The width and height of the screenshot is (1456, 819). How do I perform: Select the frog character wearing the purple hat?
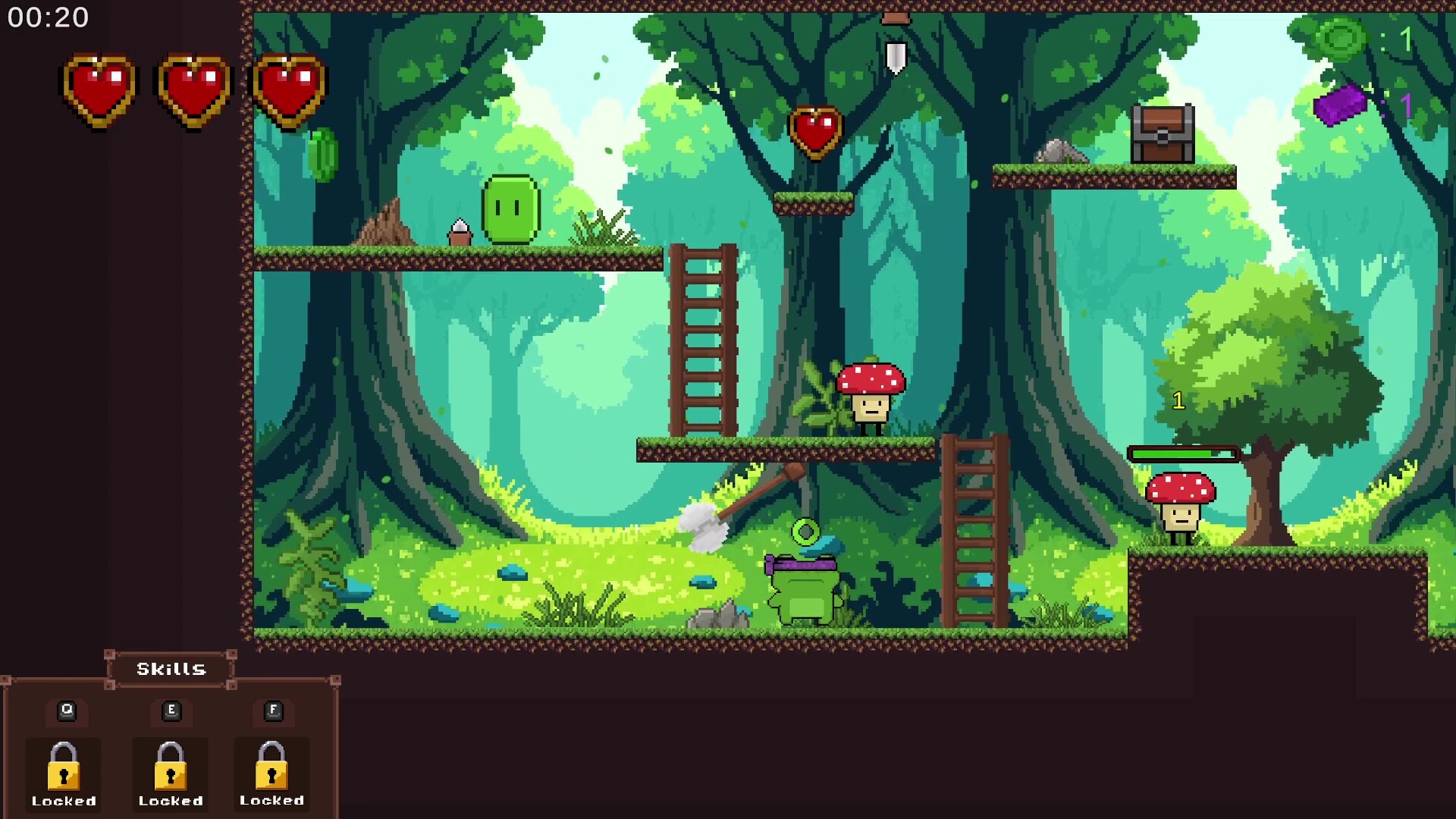click(804, 591)
